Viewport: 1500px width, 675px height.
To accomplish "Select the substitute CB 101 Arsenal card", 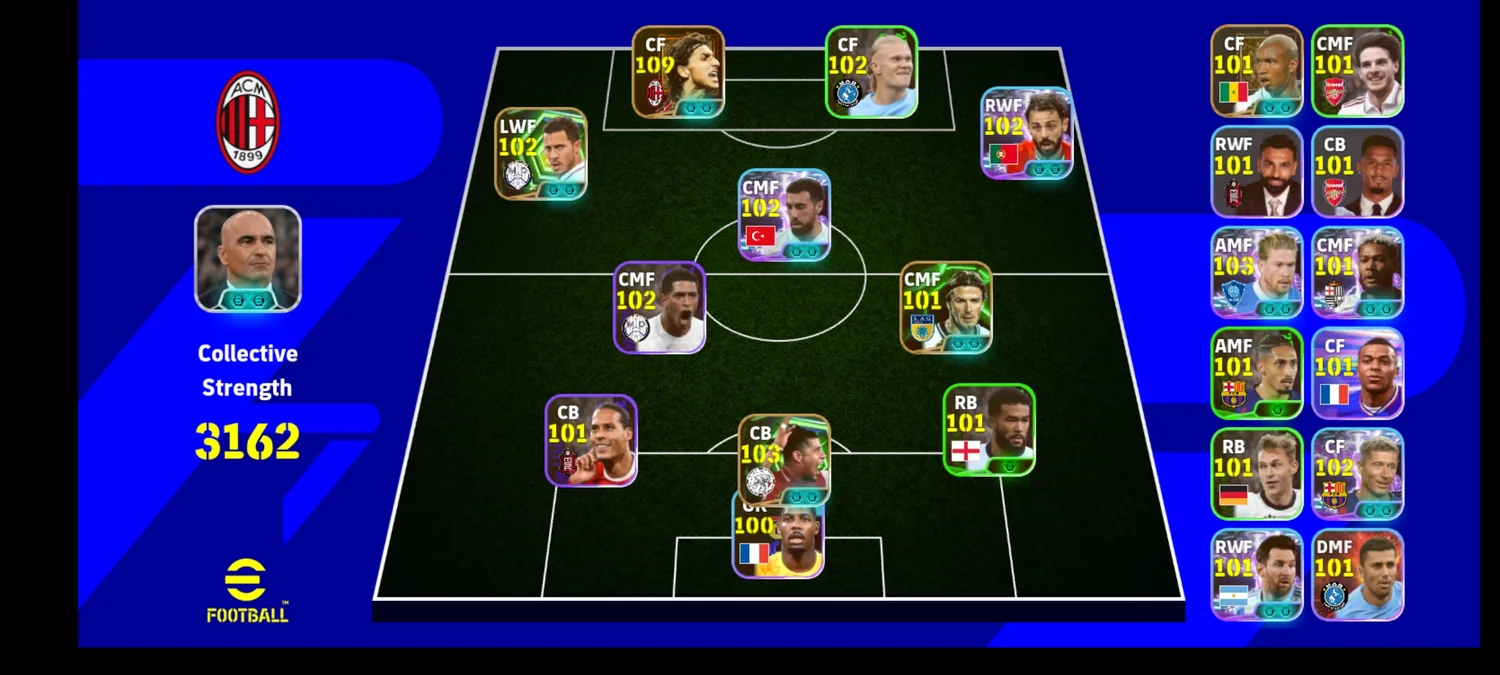I will pyautogui.click(x=1357, y=171).
